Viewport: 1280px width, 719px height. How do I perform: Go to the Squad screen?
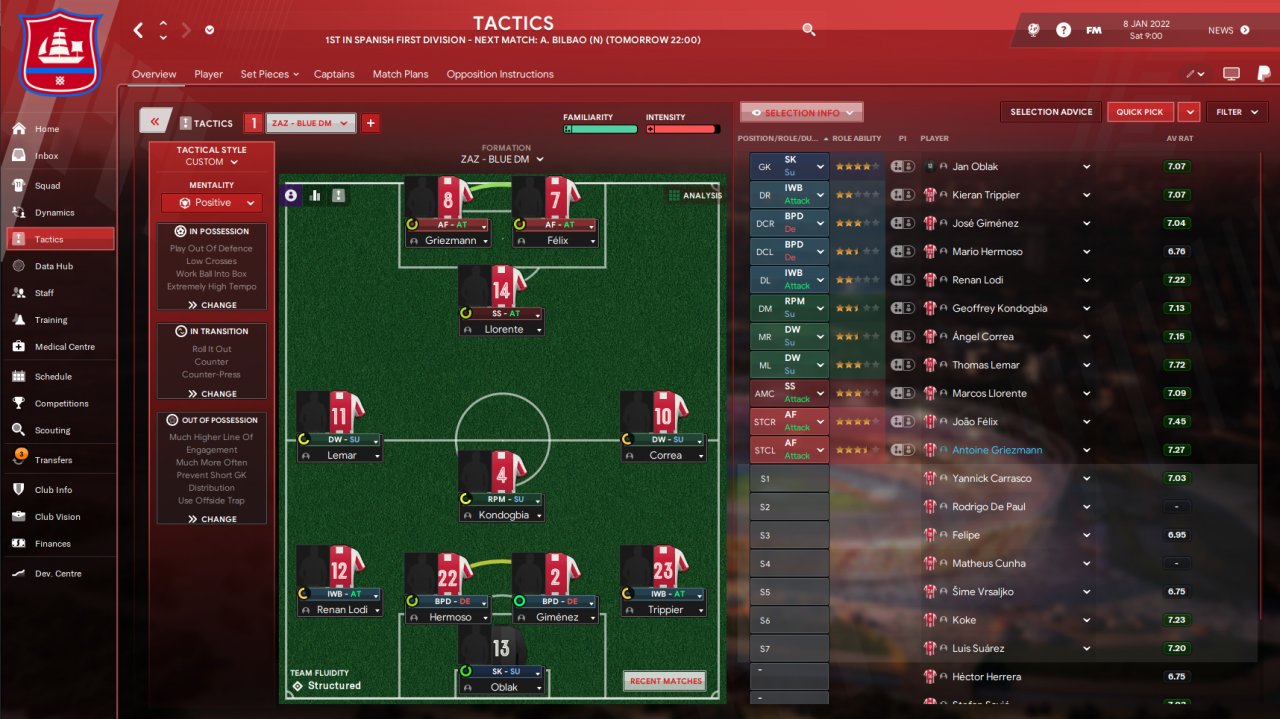coord(47,186)
